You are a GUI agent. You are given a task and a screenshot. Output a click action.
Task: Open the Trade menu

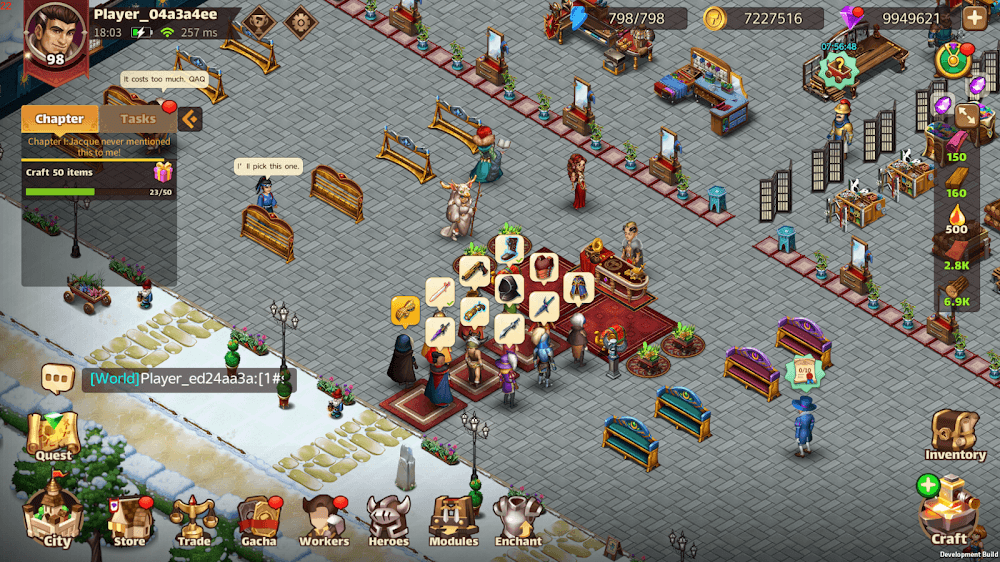[194, 520]
